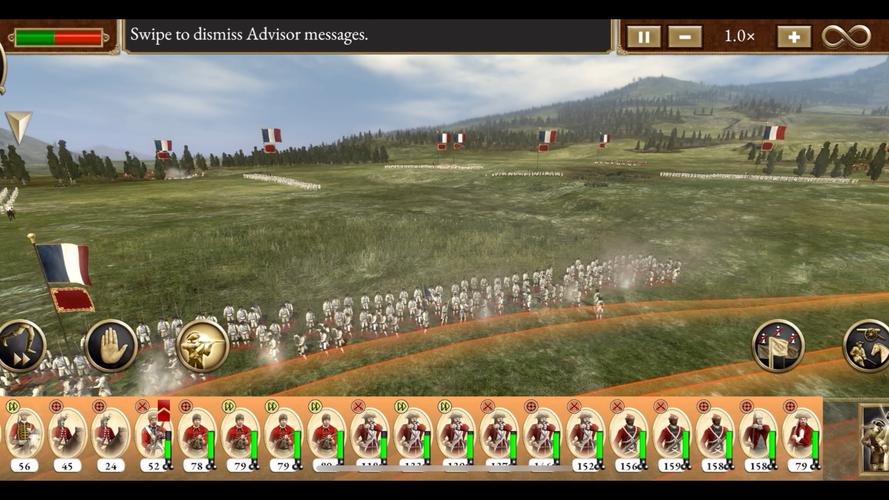The width and height of the screenshot is (889, 500).
Task: Select the unit card with 152 men
Action: 585,436
